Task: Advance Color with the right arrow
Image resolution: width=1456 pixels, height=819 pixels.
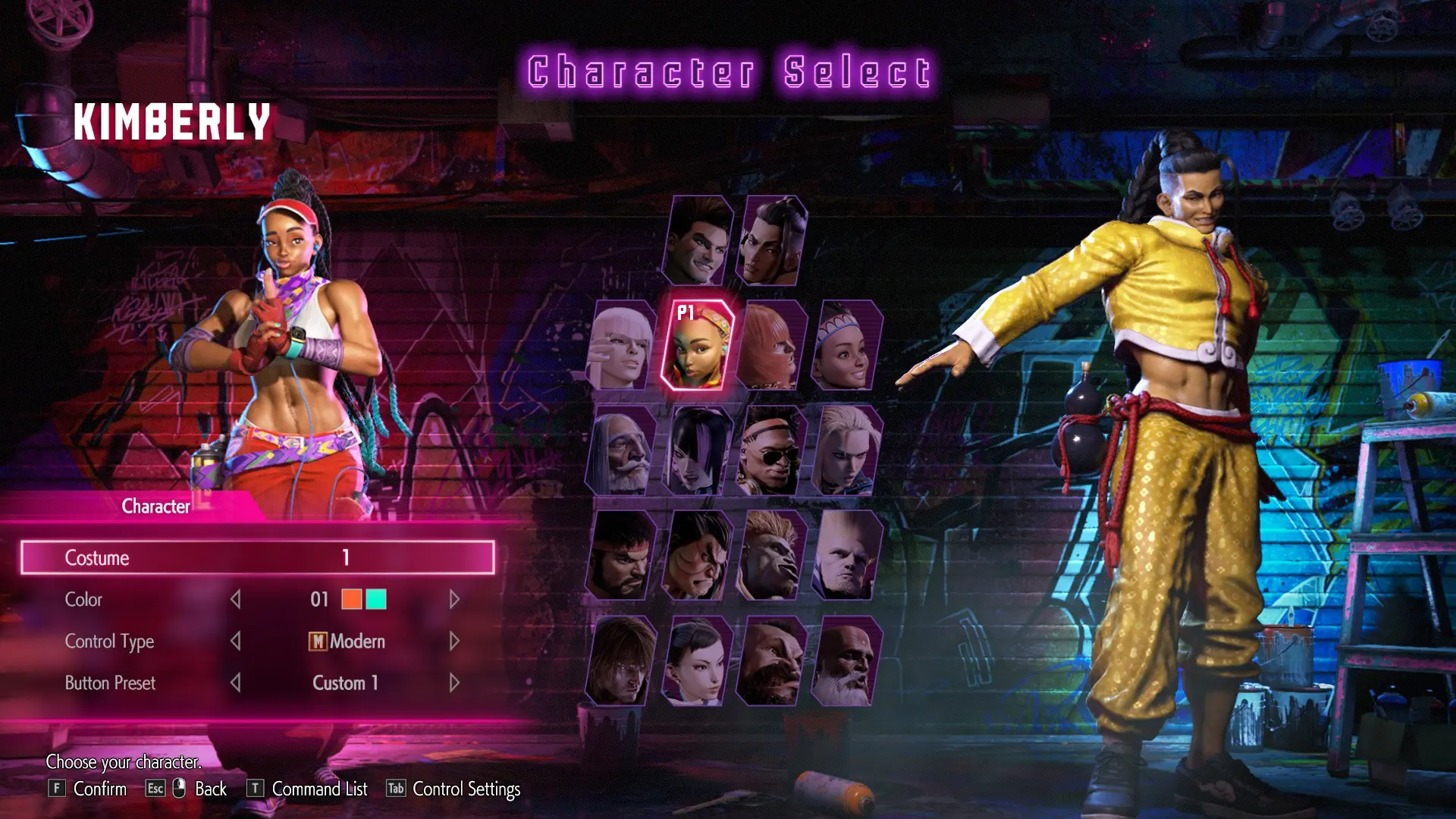Action: pos(454,600)
